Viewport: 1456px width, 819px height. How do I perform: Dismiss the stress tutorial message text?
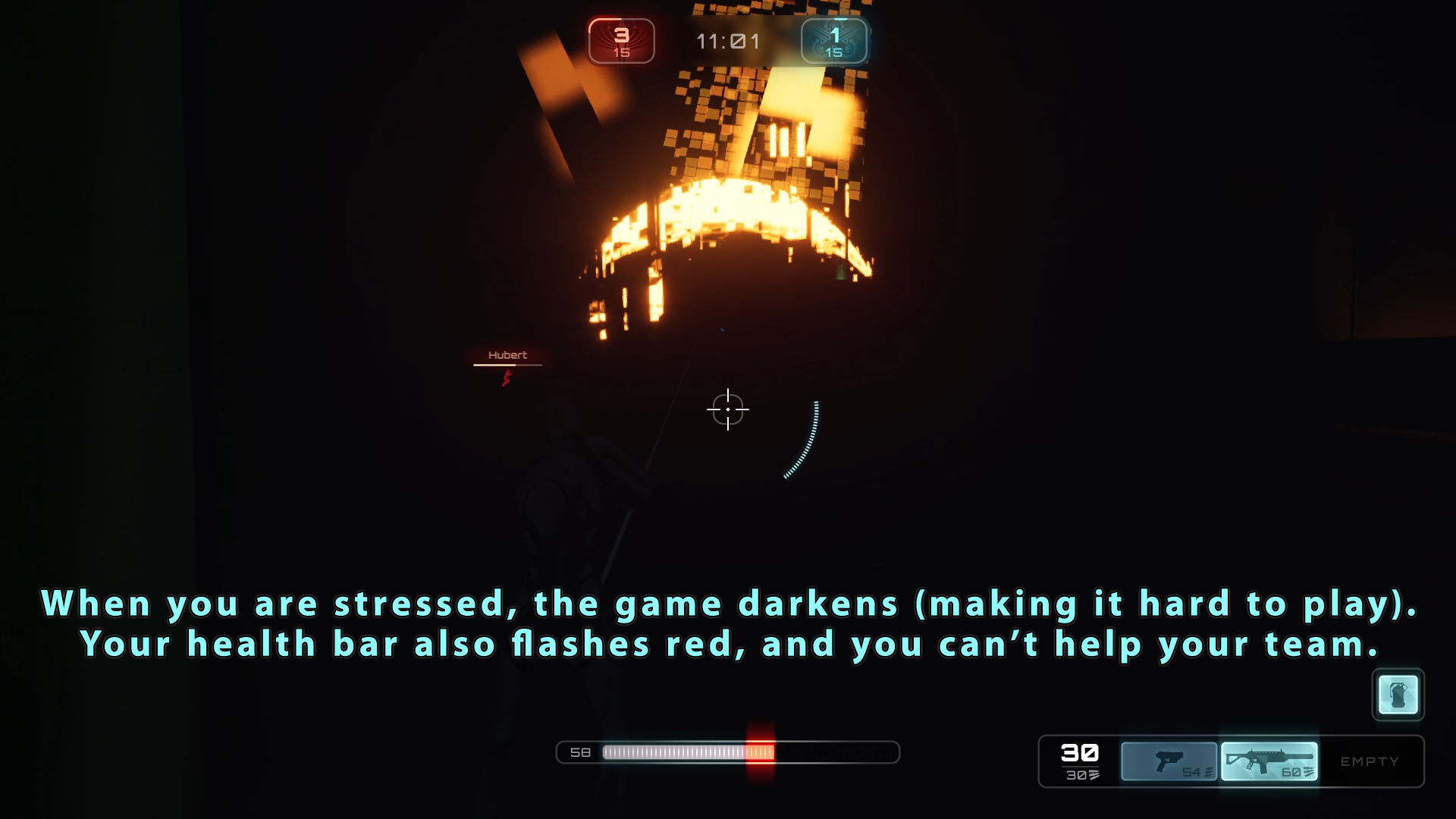coord(728,623)
